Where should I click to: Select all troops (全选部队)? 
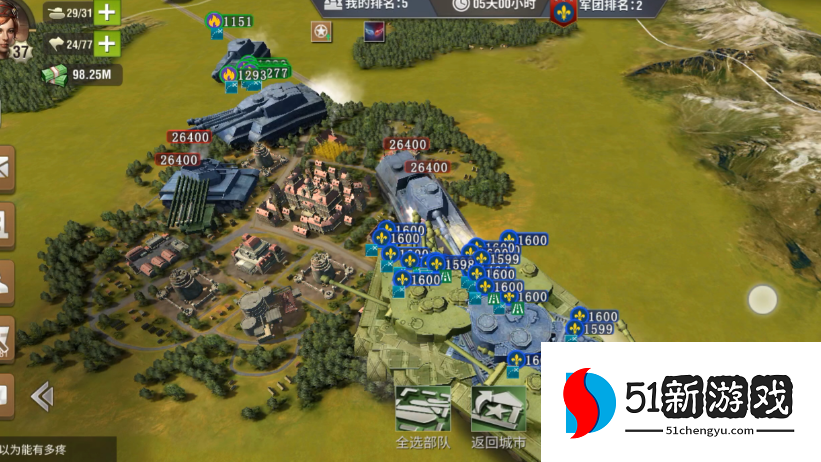(x=421, y=416)
